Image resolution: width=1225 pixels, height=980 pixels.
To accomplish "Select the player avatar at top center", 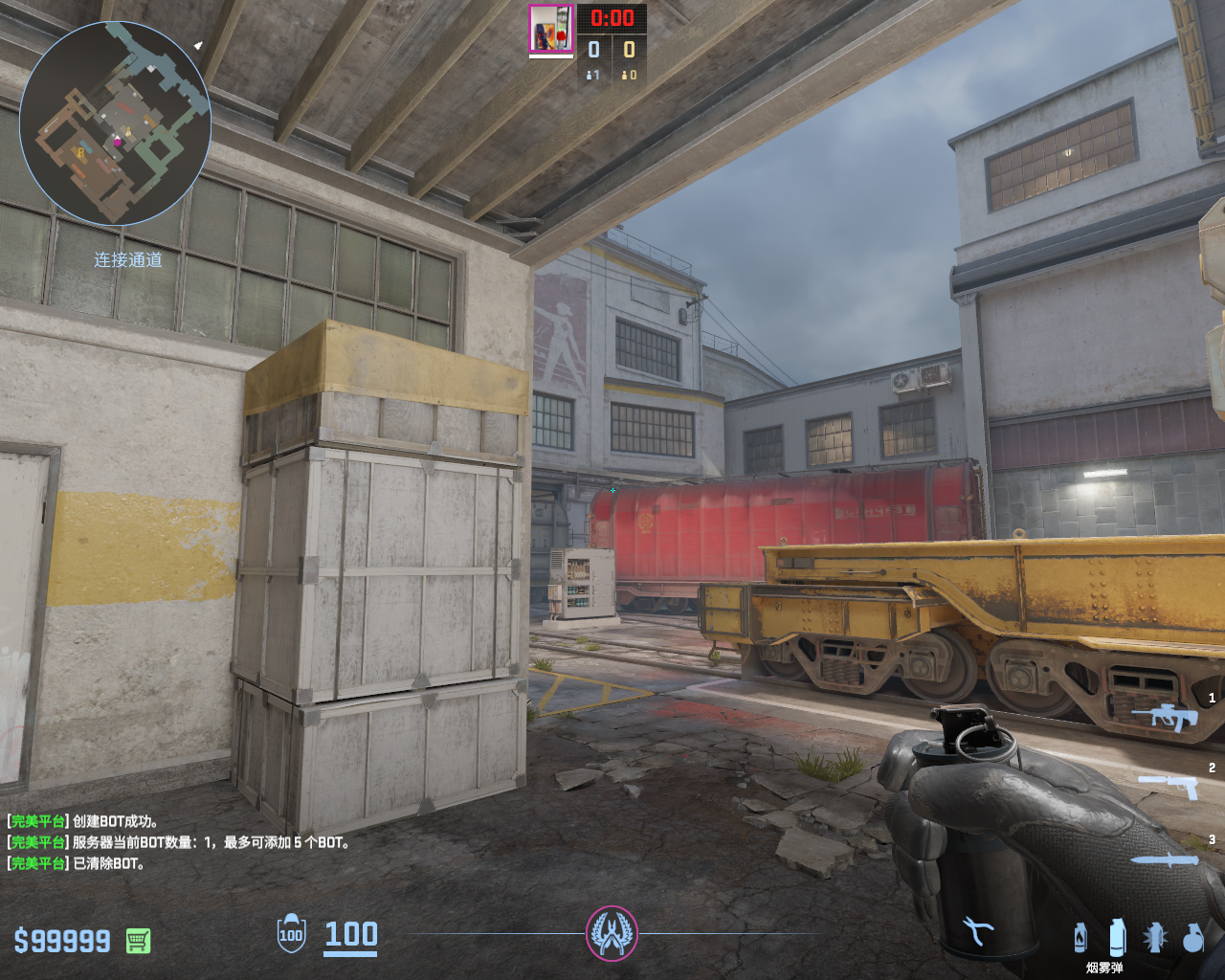I will pos(551,29).
